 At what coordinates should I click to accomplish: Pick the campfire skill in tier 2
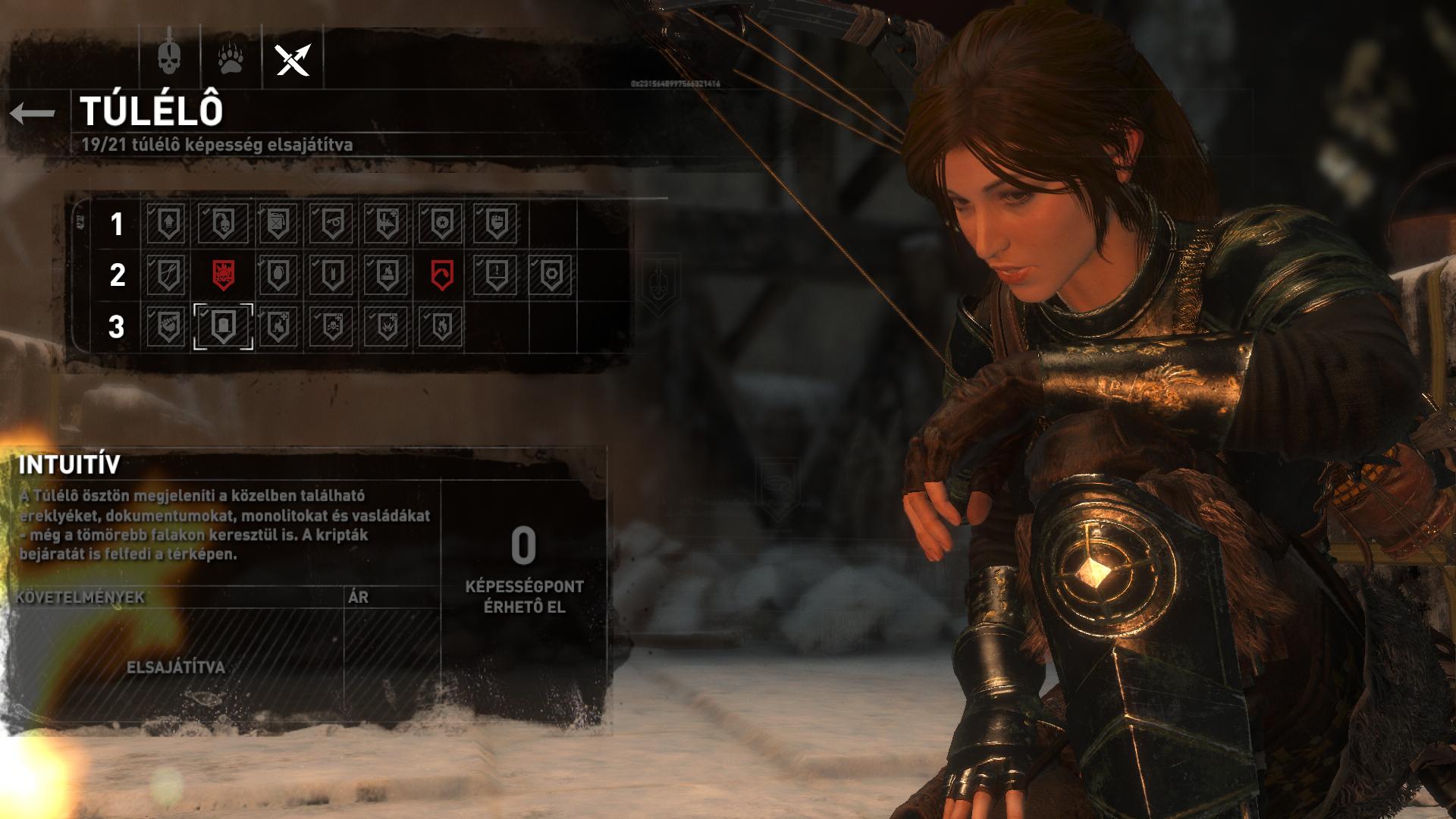[387, 275]
